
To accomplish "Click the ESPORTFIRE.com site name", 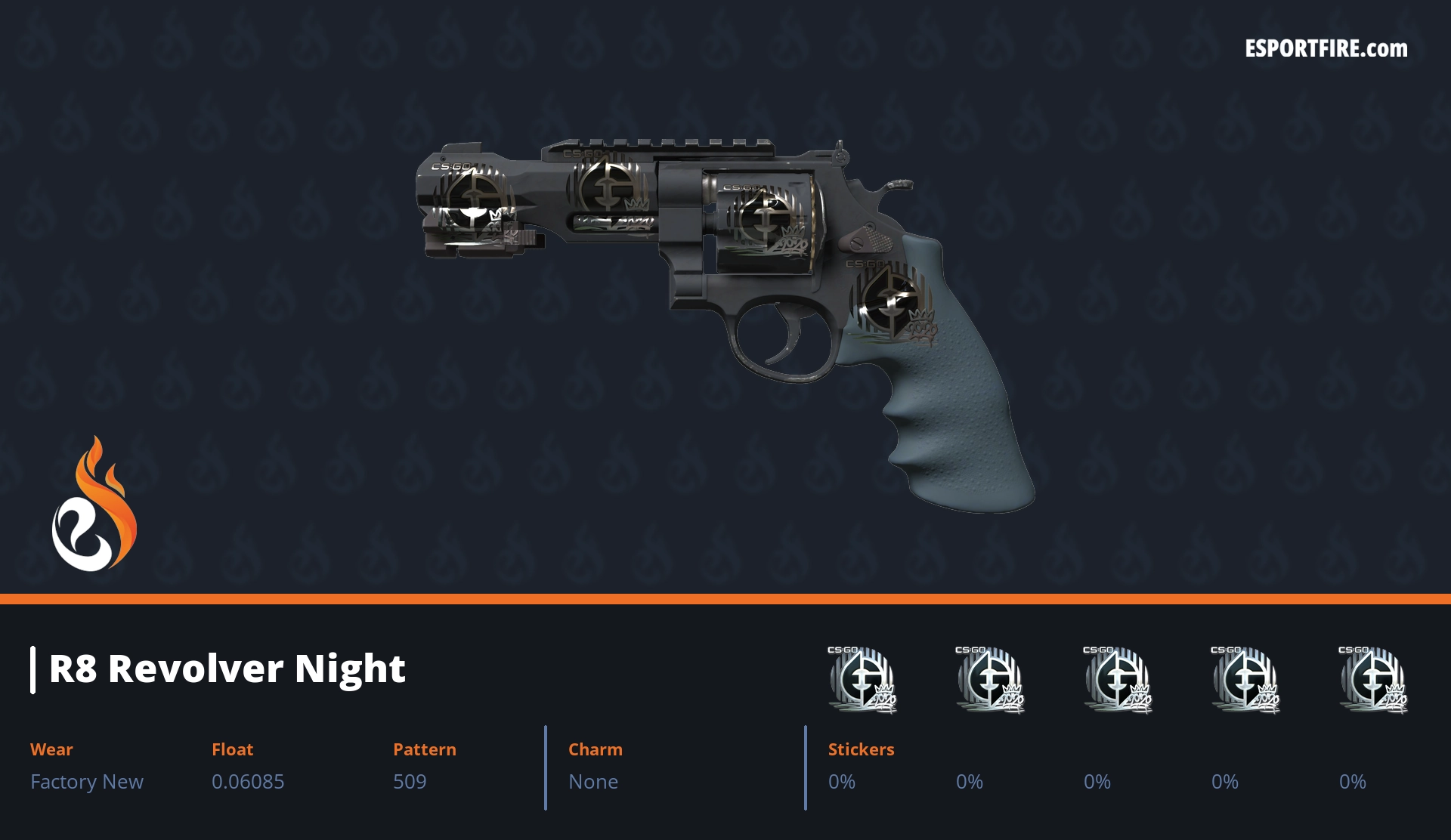I will [x=1326, y=49].
